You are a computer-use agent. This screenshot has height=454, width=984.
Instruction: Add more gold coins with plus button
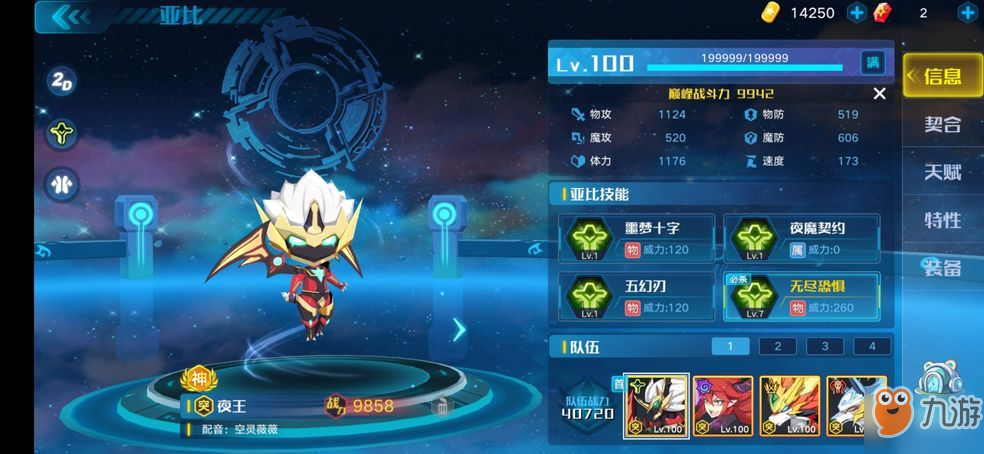(856, 13)
